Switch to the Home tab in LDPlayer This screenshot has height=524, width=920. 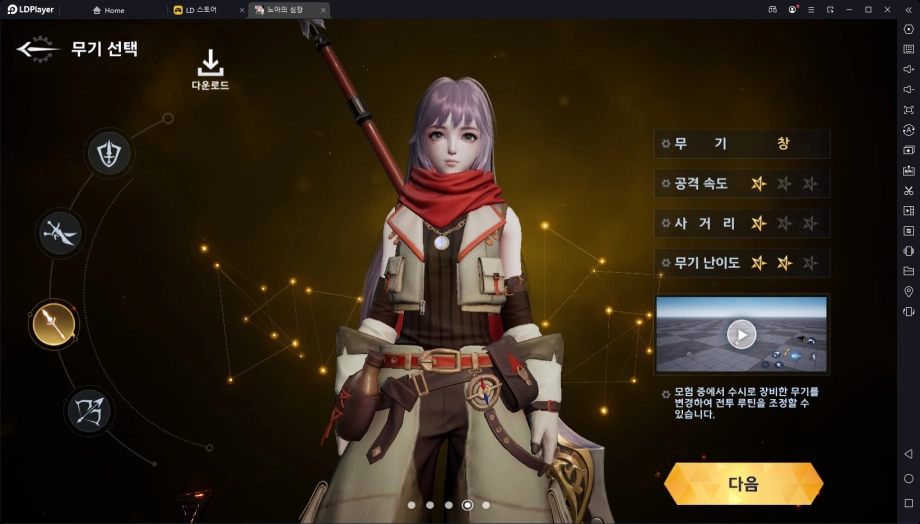pos(109,10)
